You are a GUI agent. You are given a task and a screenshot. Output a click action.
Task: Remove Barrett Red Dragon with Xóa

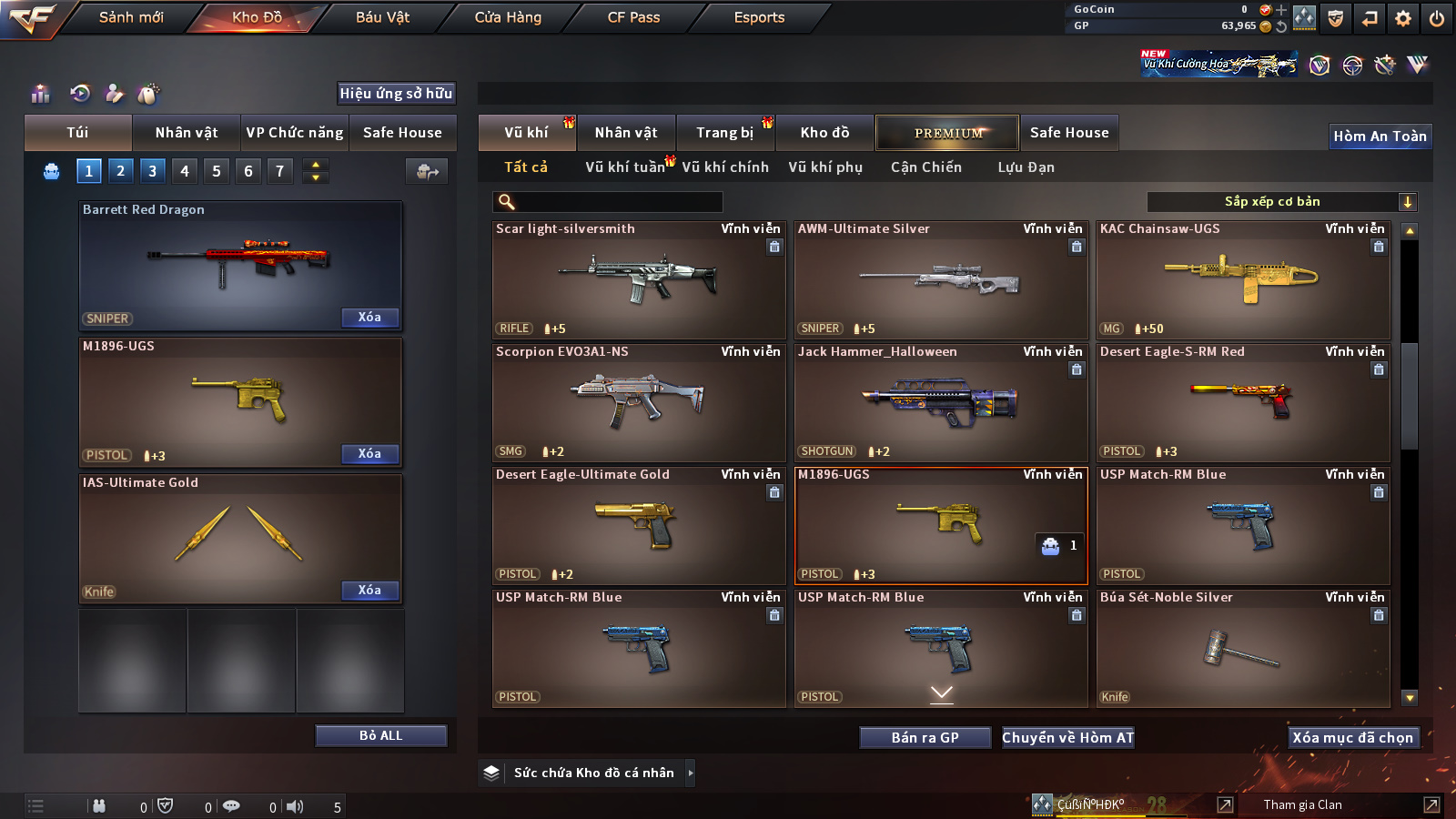click(x=369, y=318)
